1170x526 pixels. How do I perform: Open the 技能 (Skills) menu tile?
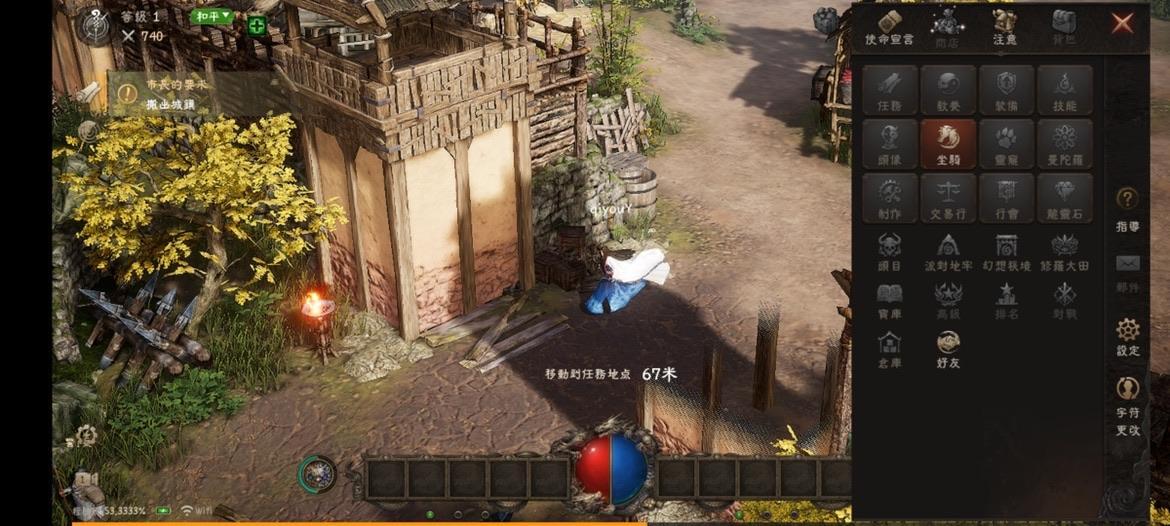(1064, 90)
